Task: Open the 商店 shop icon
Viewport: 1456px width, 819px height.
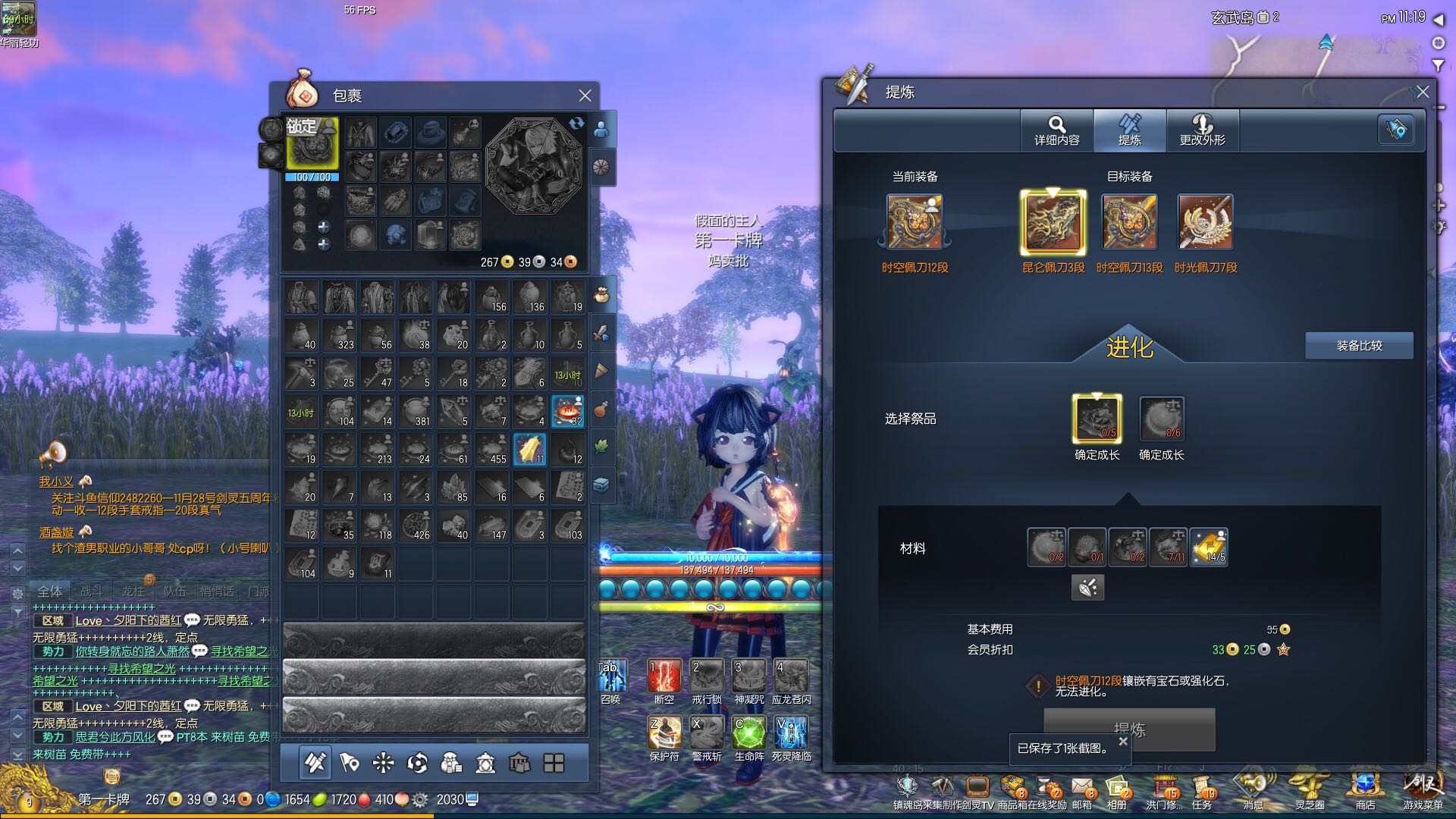Action: [x=1365, y=787]
